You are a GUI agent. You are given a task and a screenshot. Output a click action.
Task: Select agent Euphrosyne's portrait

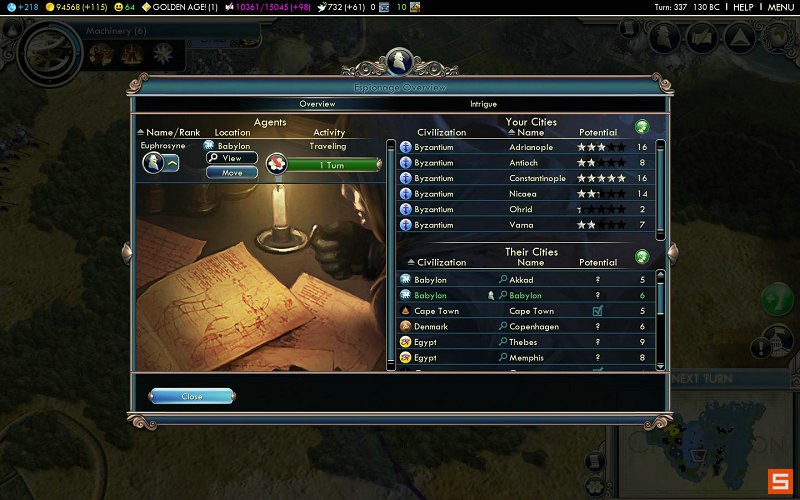click(152, 163)
